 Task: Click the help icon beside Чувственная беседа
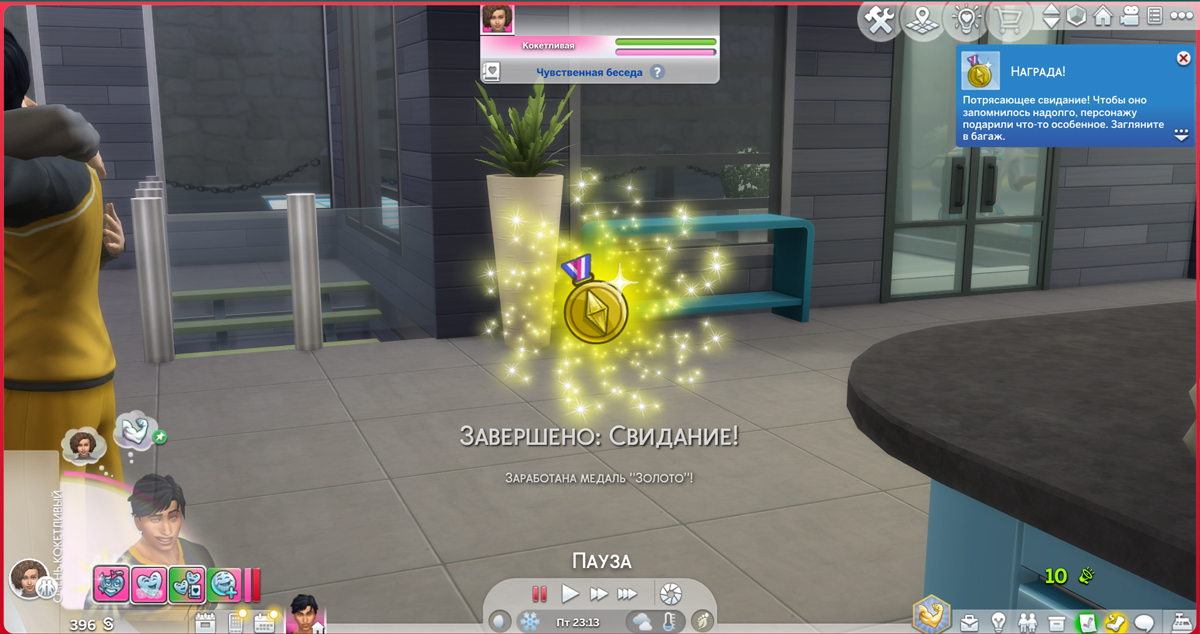pos(657,72)
